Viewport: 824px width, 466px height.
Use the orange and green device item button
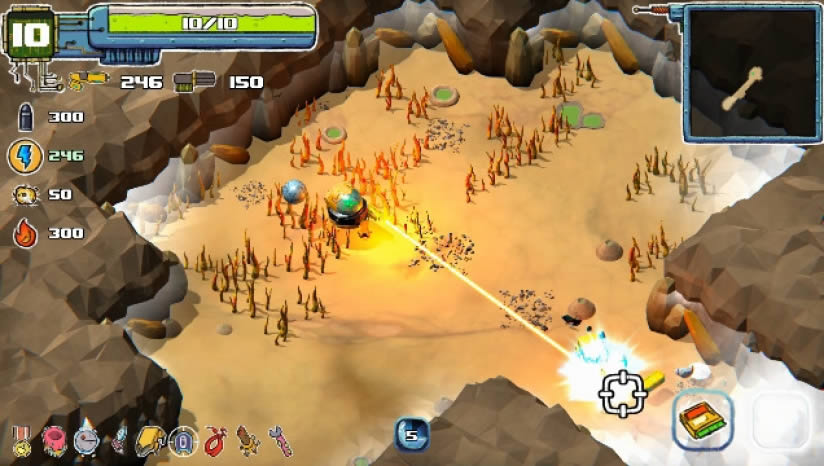702,418
